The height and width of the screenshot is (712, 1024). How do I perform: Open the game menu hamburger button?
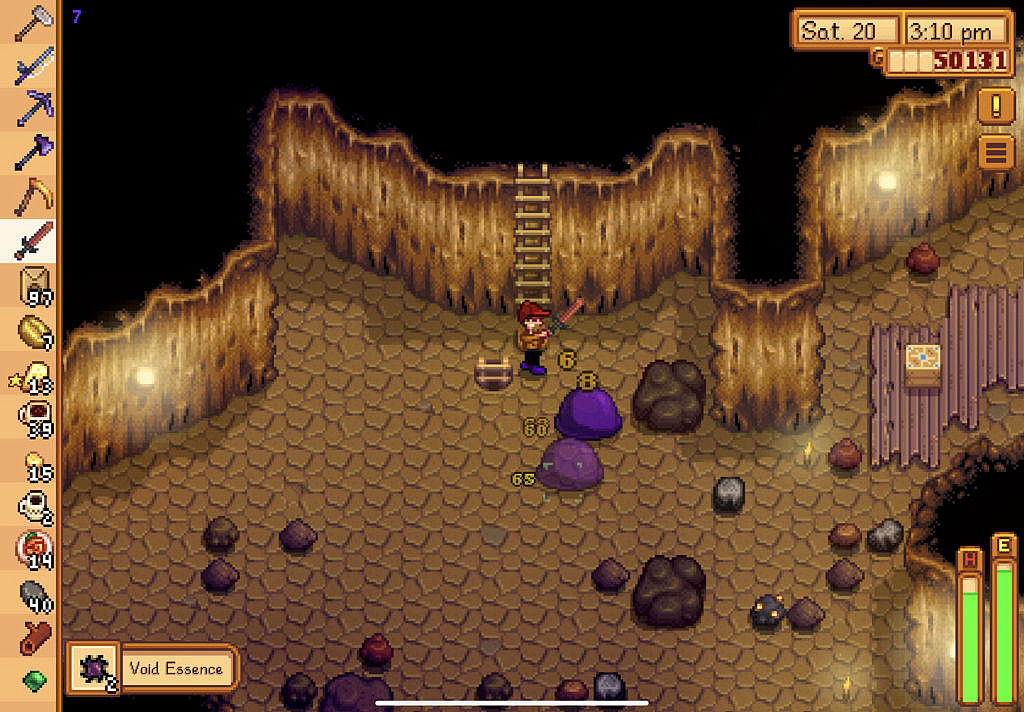click(x=995, y=153)
